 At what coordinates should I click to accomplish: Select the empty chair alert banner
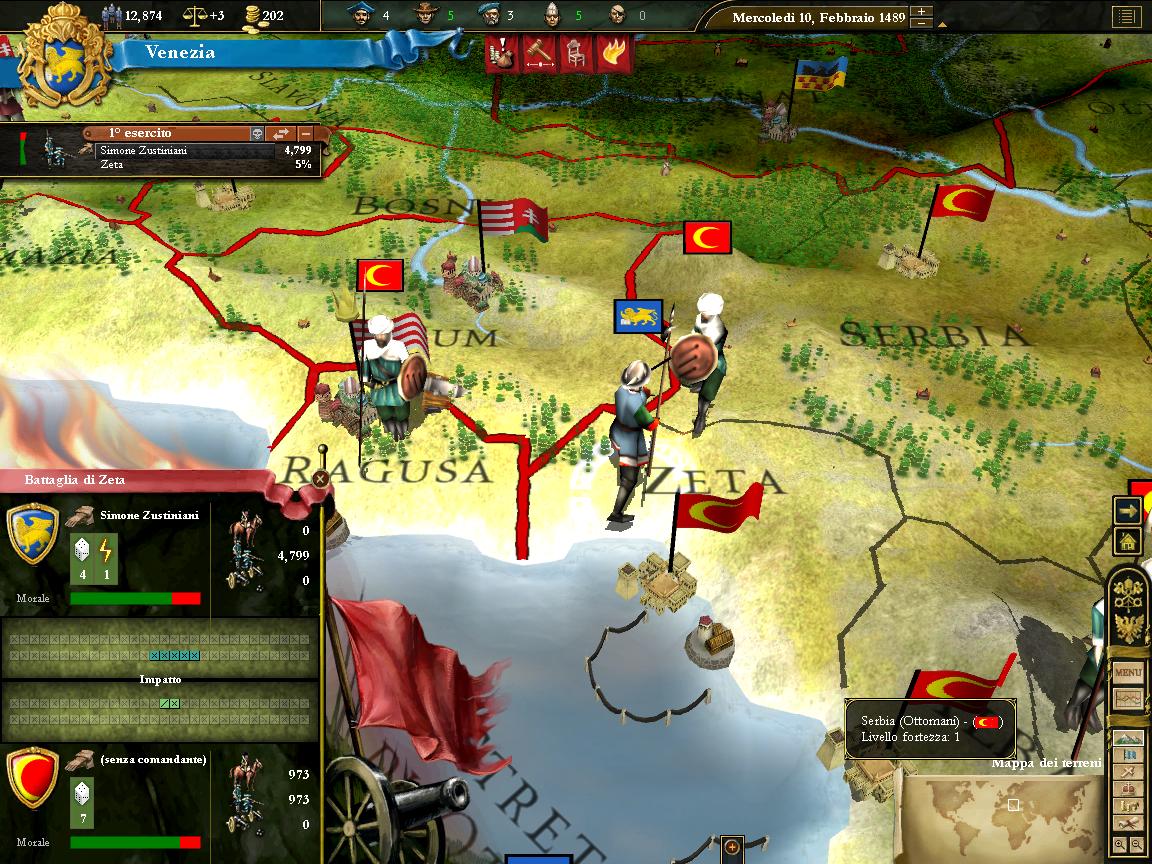coord(575,54)
